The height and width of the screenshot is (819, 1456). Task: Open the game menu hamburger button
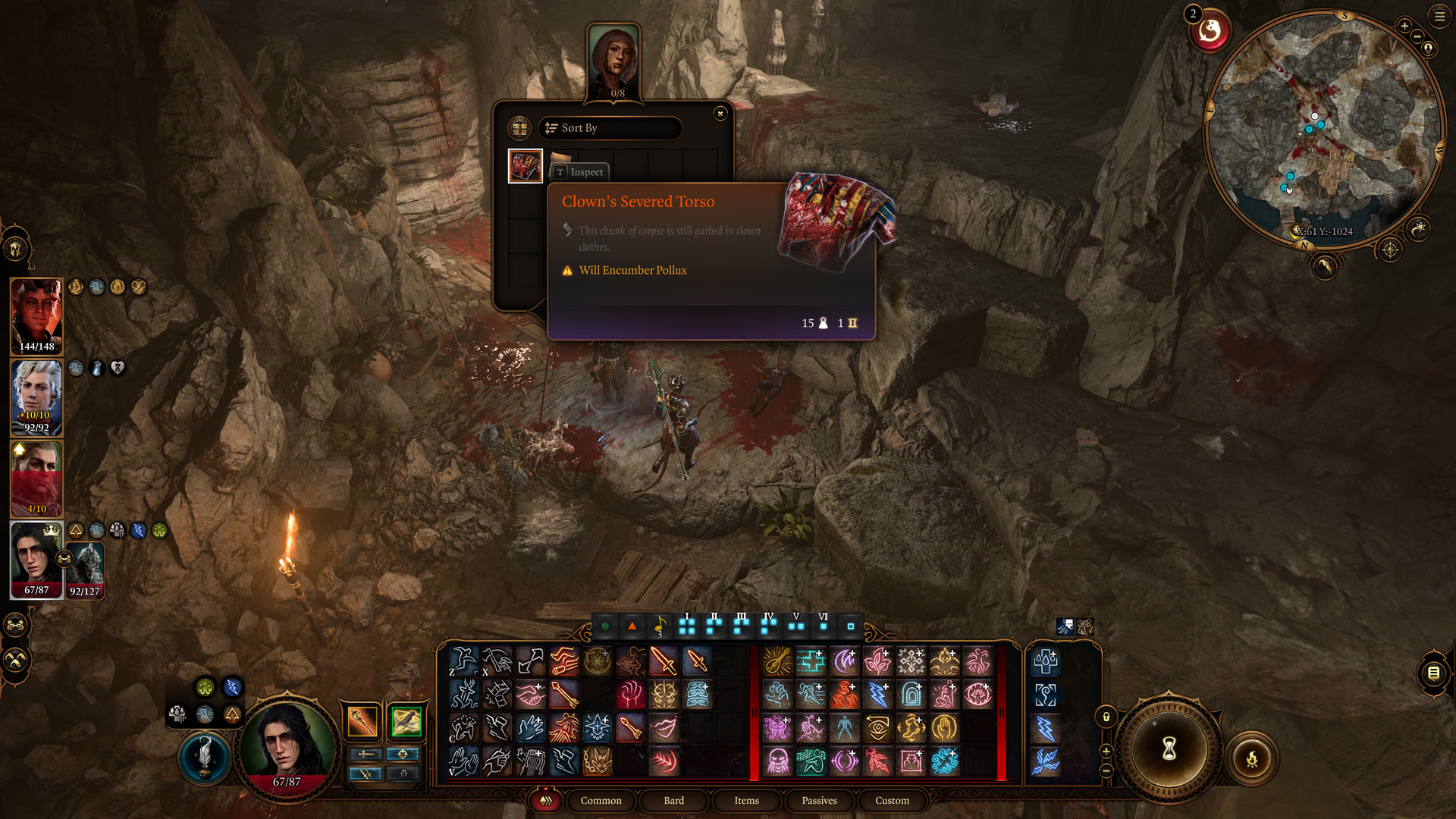(1439, 17)
